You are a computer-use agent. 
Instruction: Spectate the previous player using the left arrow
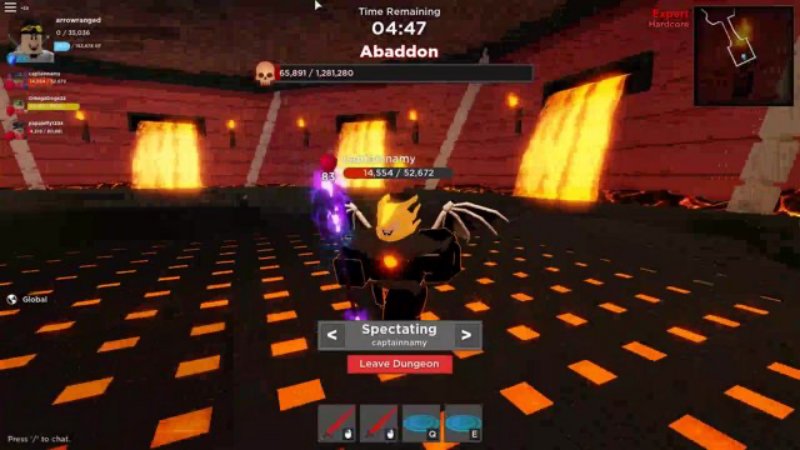(x=331, y=335)
